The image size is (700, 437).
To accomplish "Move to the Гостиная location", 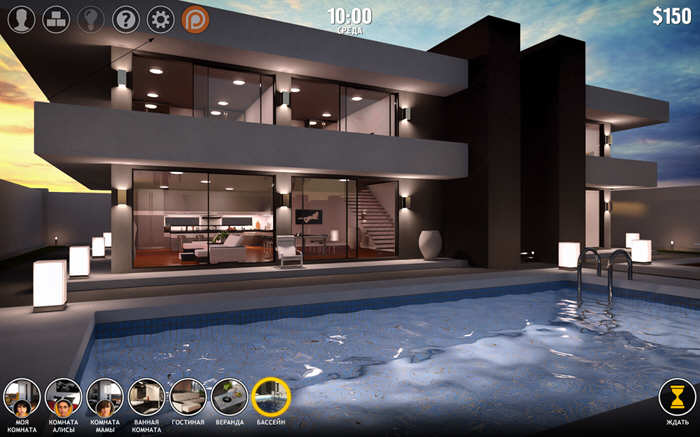I will pos(188,397).
